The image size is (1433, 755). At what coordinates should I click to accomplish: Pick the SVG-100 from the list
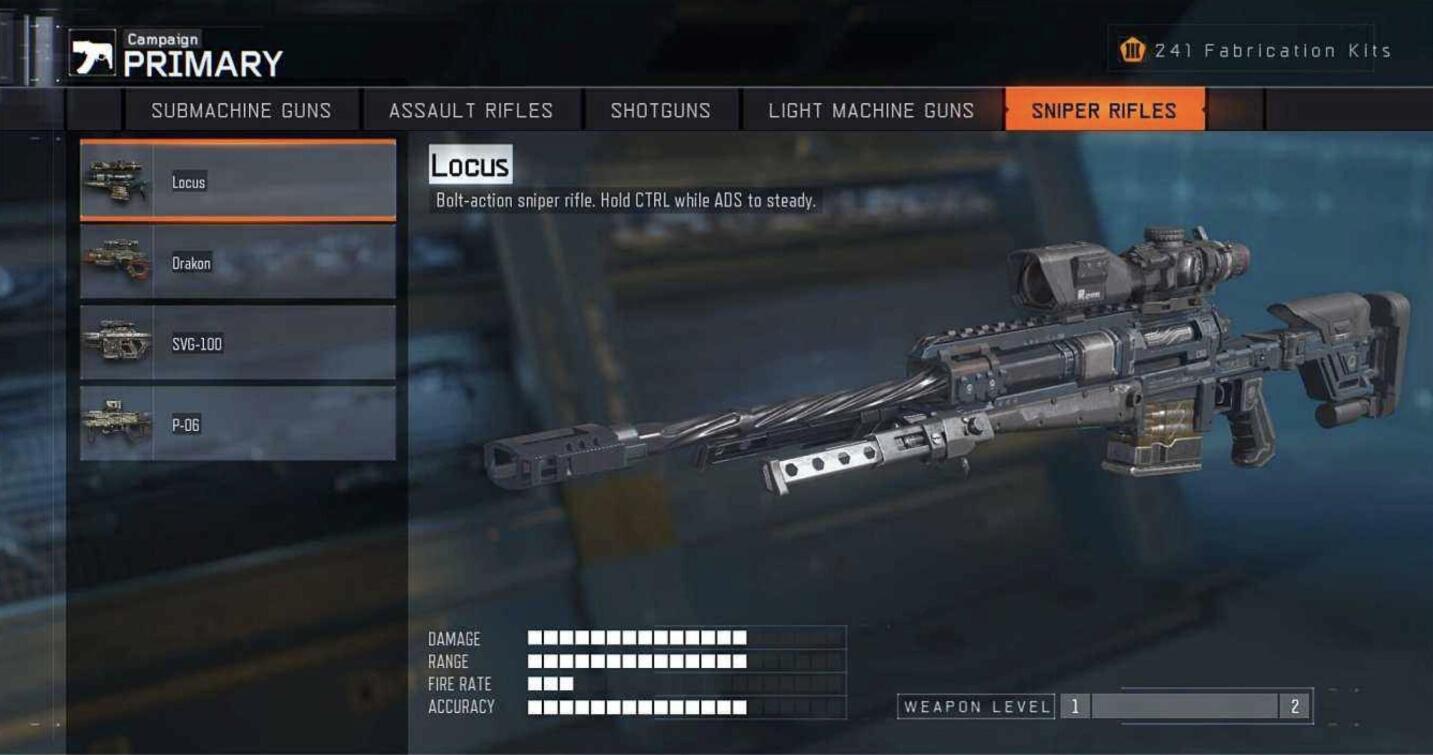coord(238,344)
